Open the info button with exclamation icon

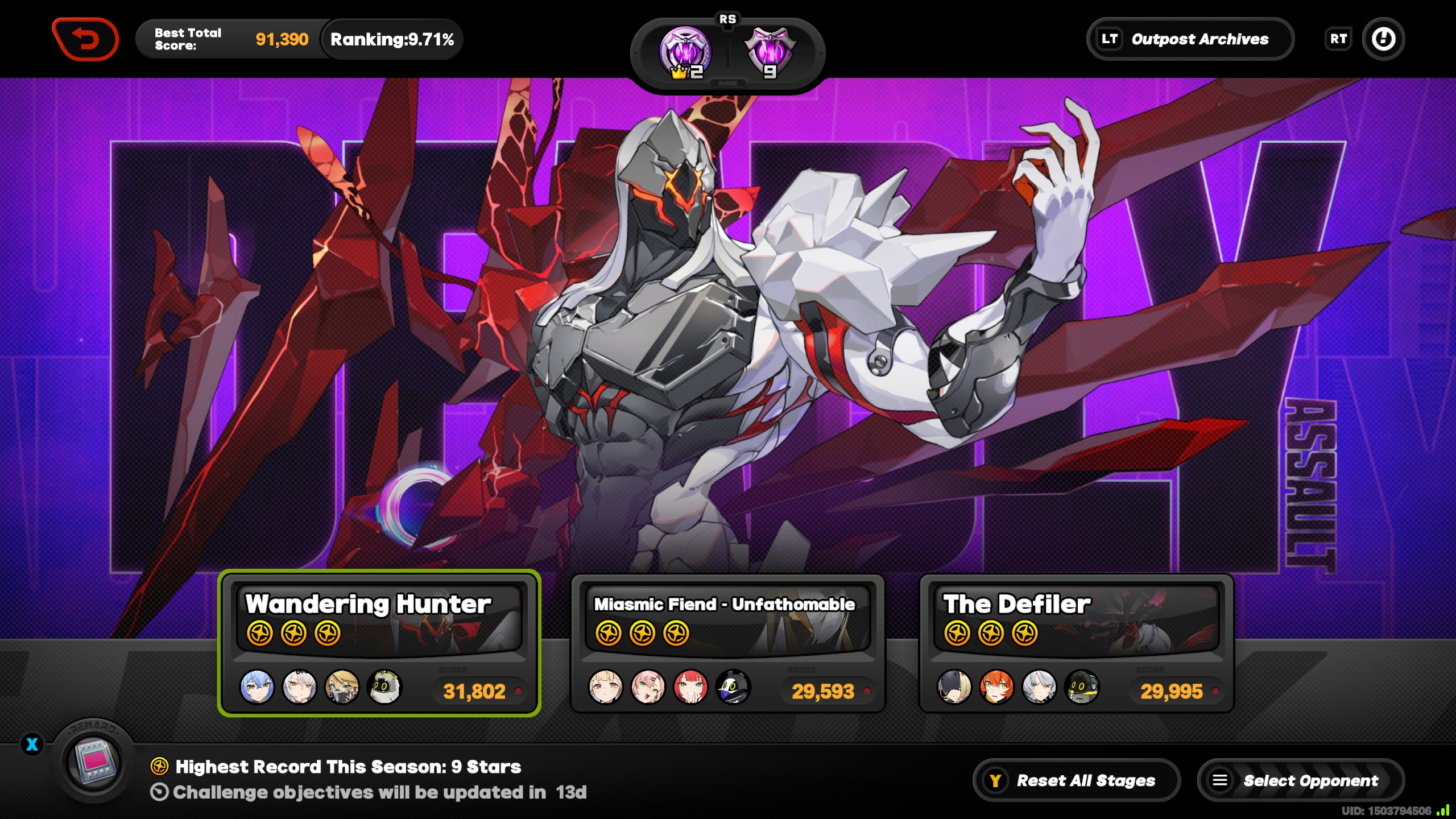pyautogui.click(x=1383, y=39)
